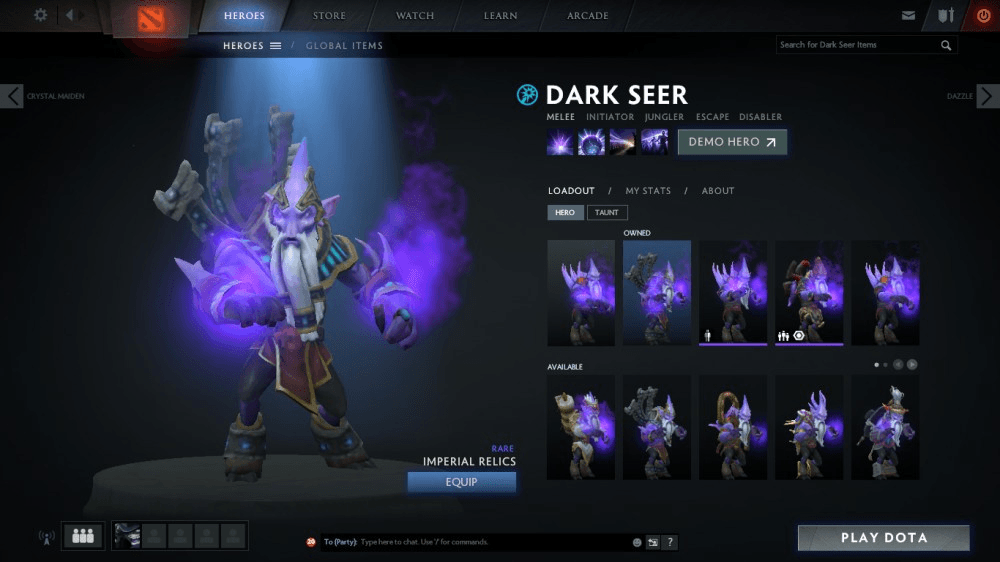The height and width of the screenshot is (562, 1000).
Task: Equip the Imperial Relics set
Action: click(461, 482)
